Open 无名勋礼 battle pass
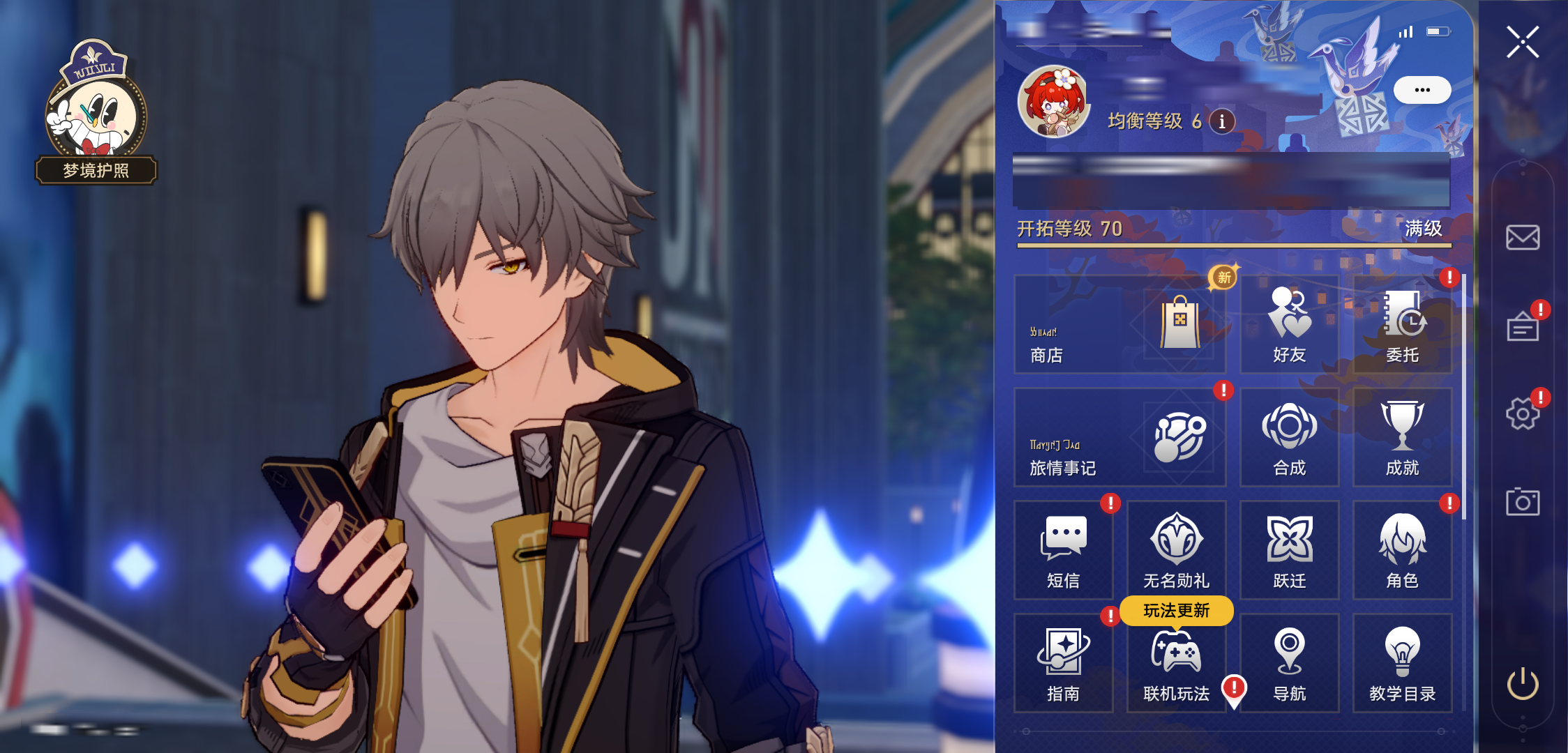Screen dimensions: 1568x753 coord(1176,550)
